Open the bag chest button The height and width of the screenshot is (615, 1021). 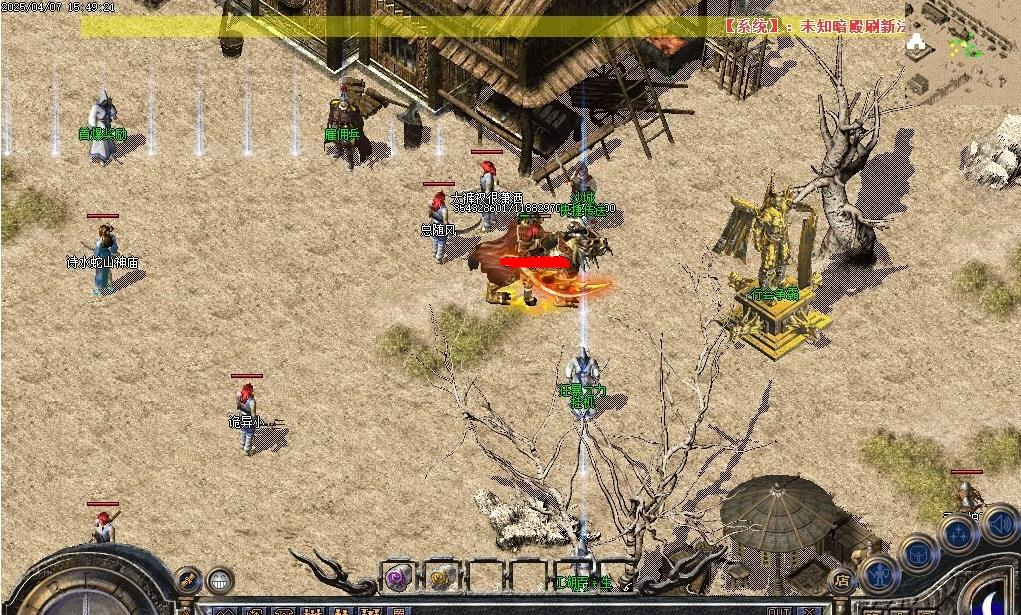(x=917, y=553)
